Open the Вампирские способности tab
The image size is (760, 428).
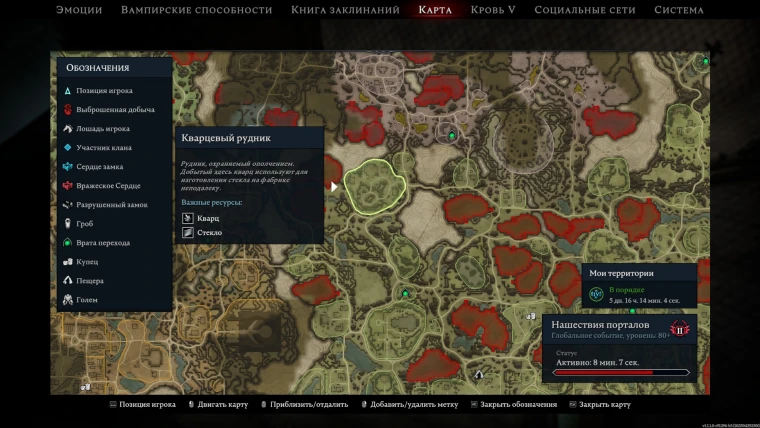tap(196, 10)
